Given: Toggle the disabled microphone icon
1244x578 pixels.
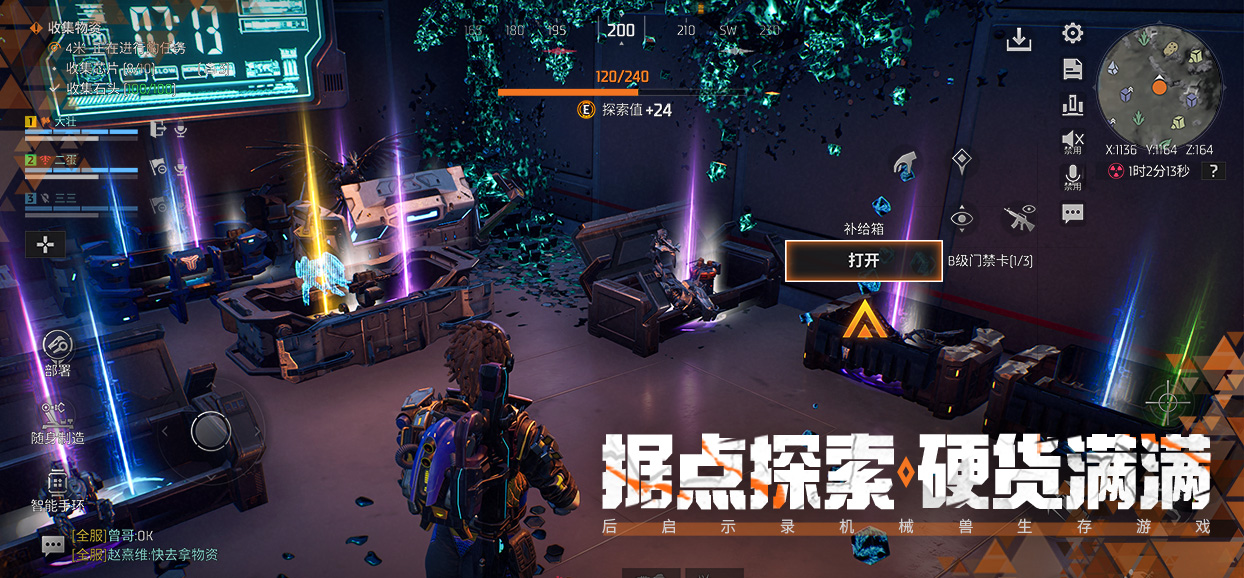Looking at the screenshot, I should pos(1072,176).
